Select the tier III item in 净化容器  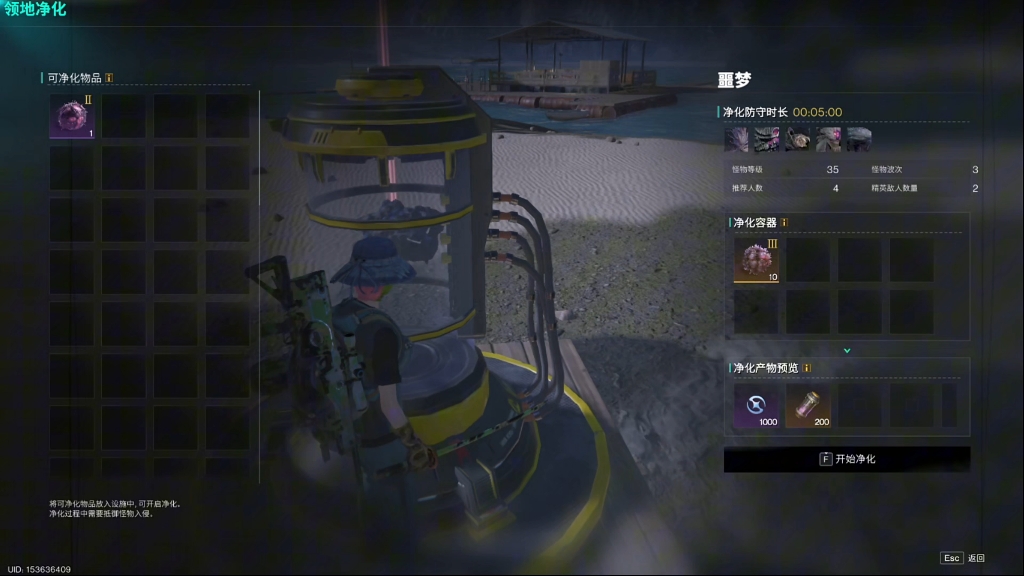click(756, 260)
